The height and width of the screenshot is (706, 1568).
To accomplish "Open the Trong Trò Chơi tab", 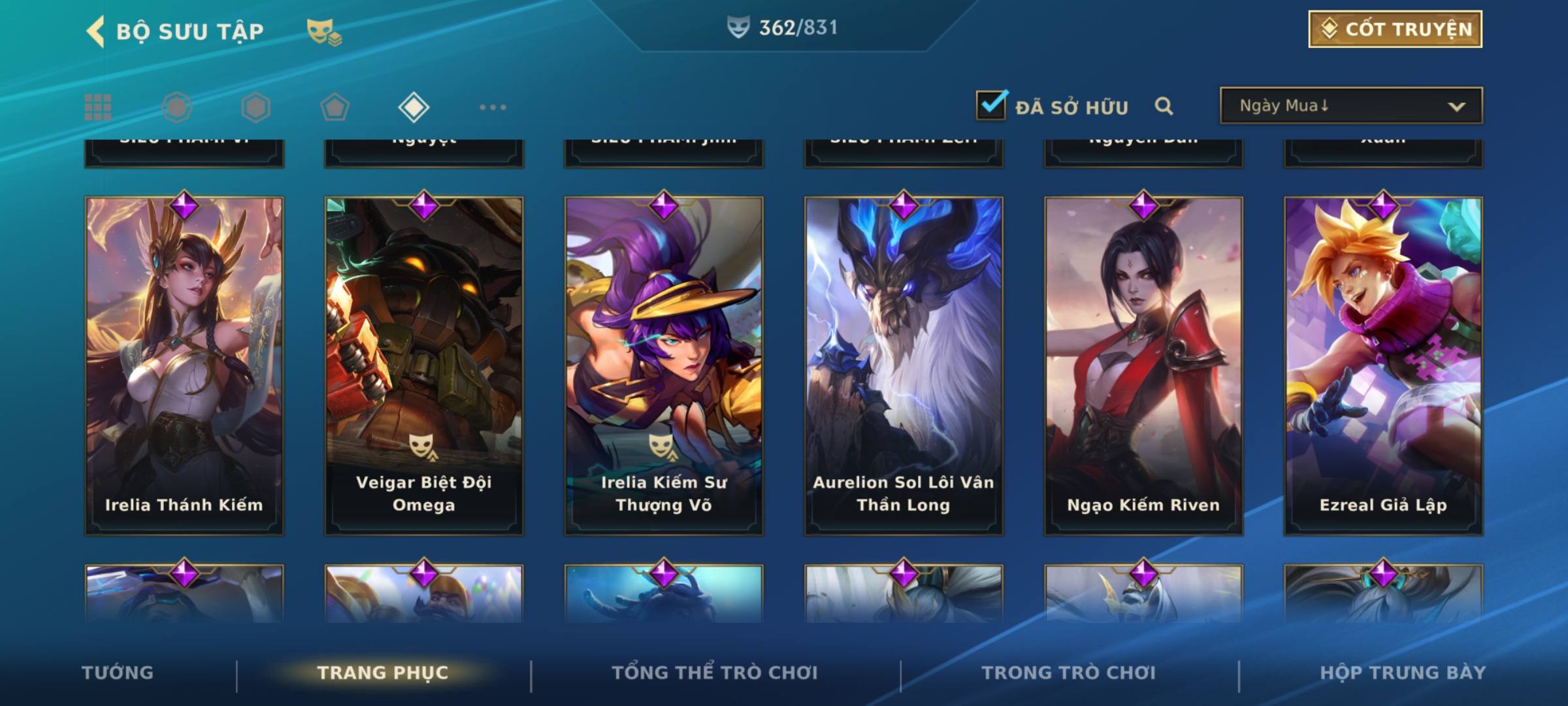I will pyautogui.click(x=1069, y=673).
